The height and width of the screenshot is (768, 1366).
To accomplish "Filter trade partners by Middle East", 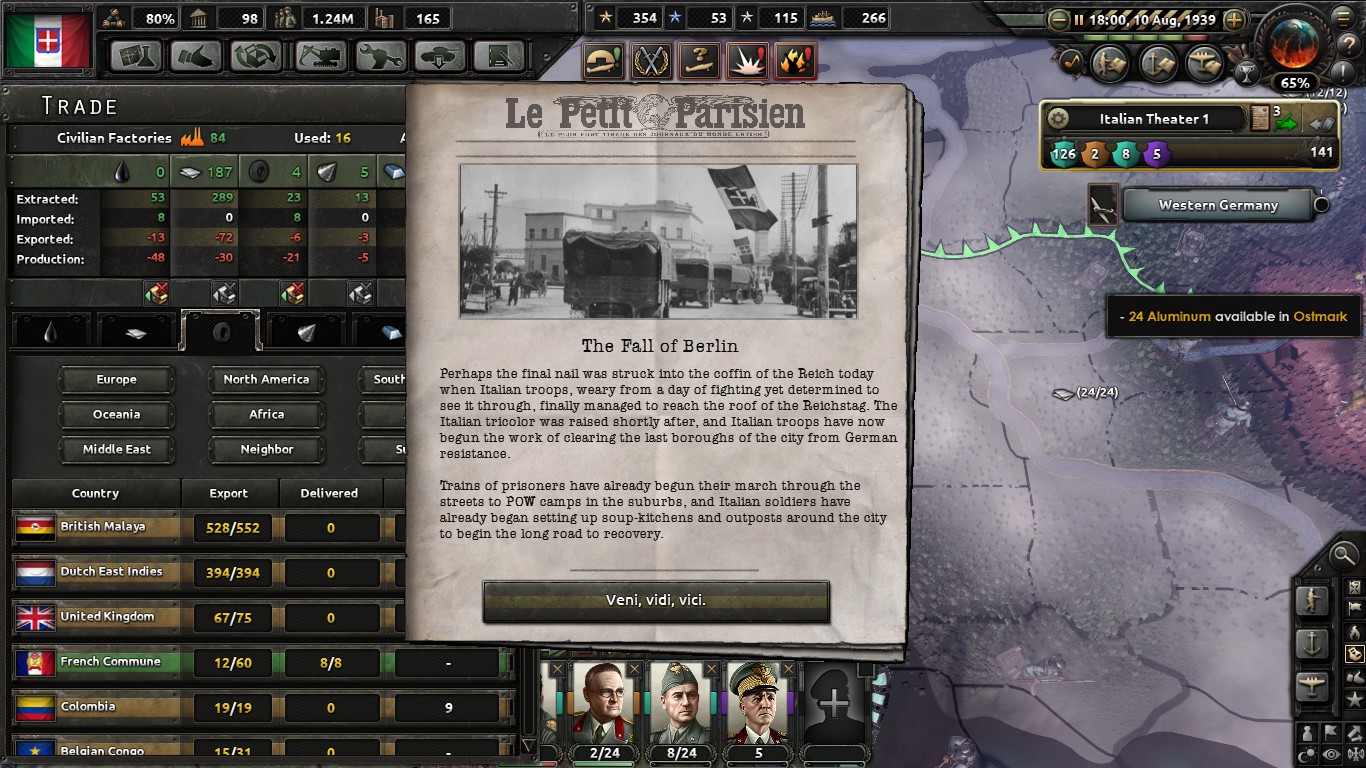I will (117, 450).
